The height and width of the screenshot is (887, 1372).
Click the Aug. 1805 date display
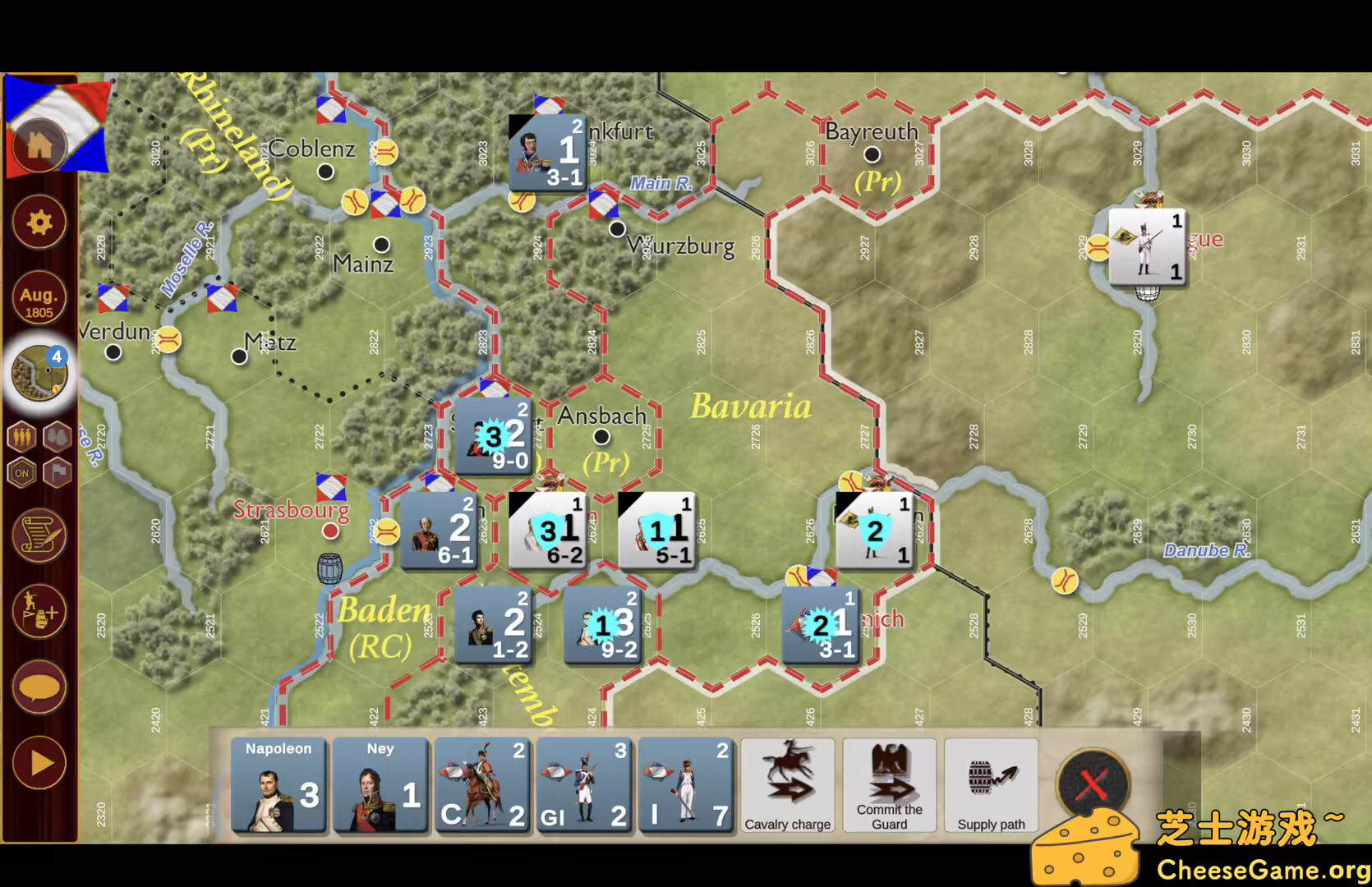pyautogui.click(x=38, y=297)
